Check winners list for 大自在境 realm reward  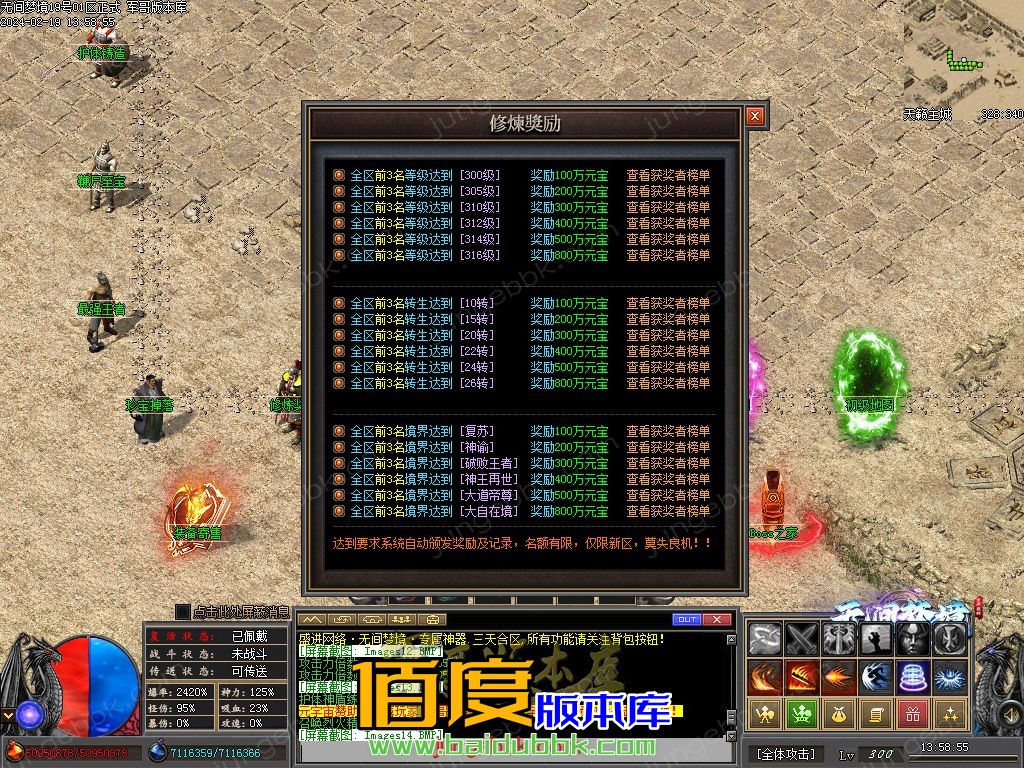click(668, 511)
